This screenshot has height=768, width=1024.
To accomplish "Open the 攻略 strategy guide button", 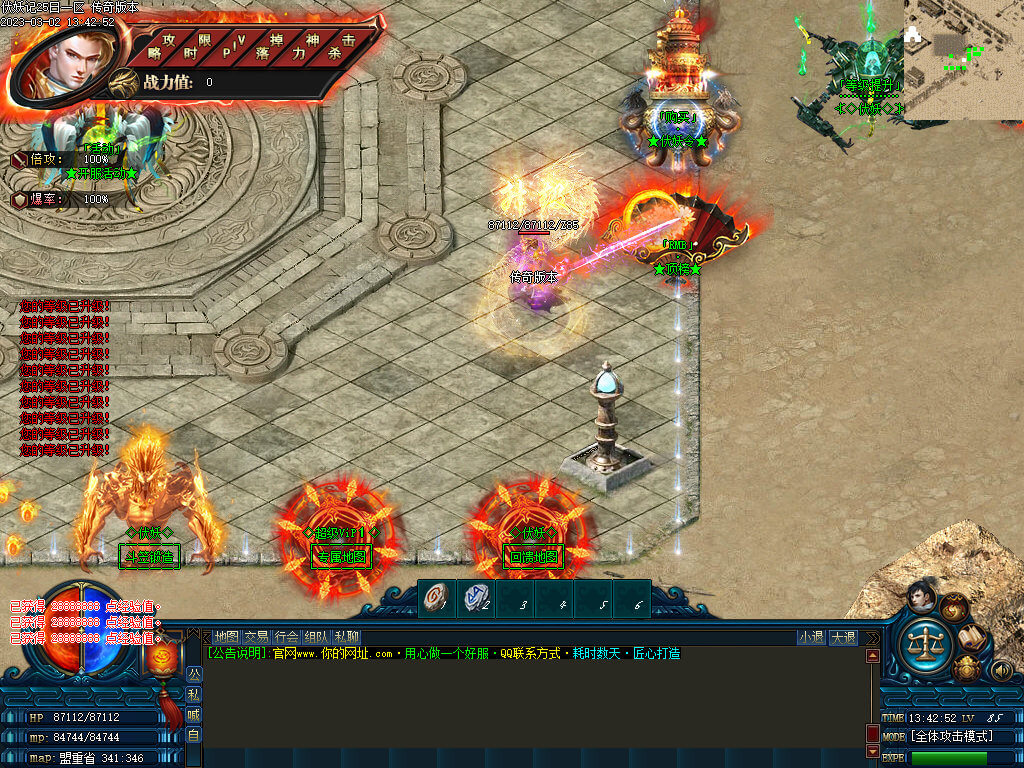I will [x=160, y=46].
